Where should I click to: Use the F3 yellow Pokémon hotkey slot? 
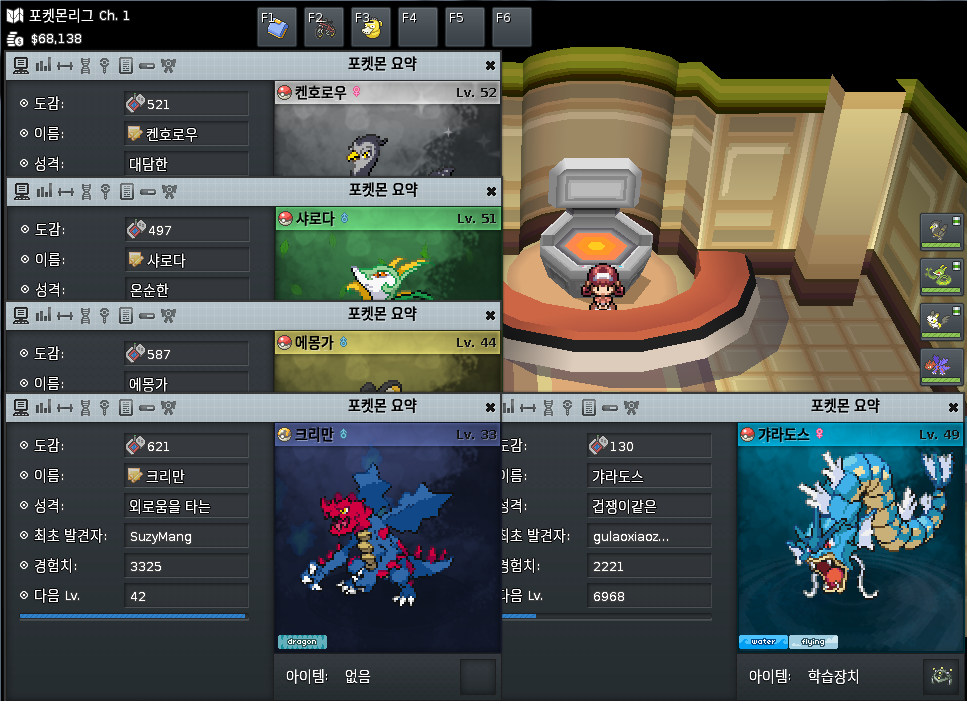[x=371, y=27]
